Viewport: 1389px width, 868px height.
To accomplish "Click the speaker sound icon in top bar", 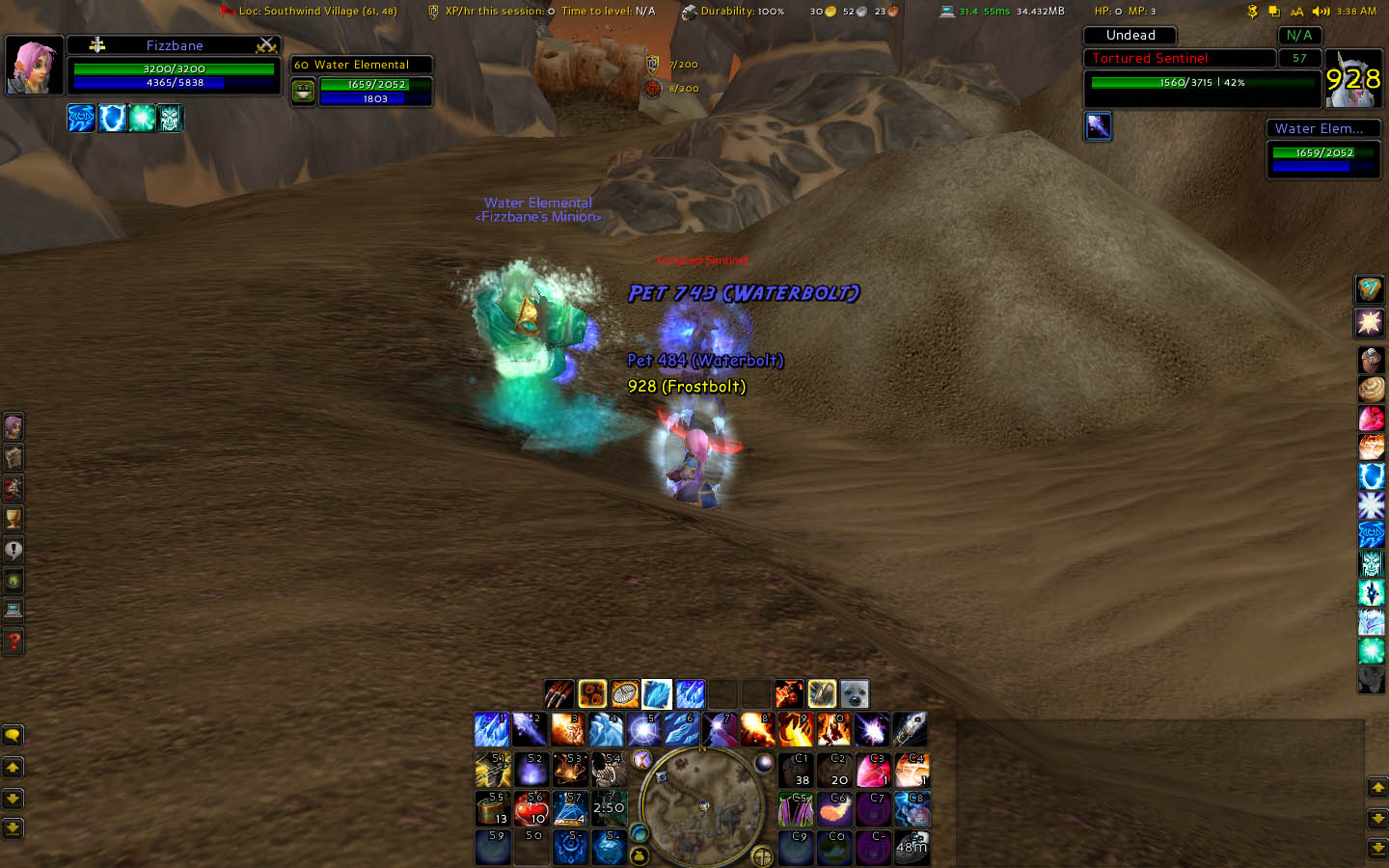I will 1321,12.
